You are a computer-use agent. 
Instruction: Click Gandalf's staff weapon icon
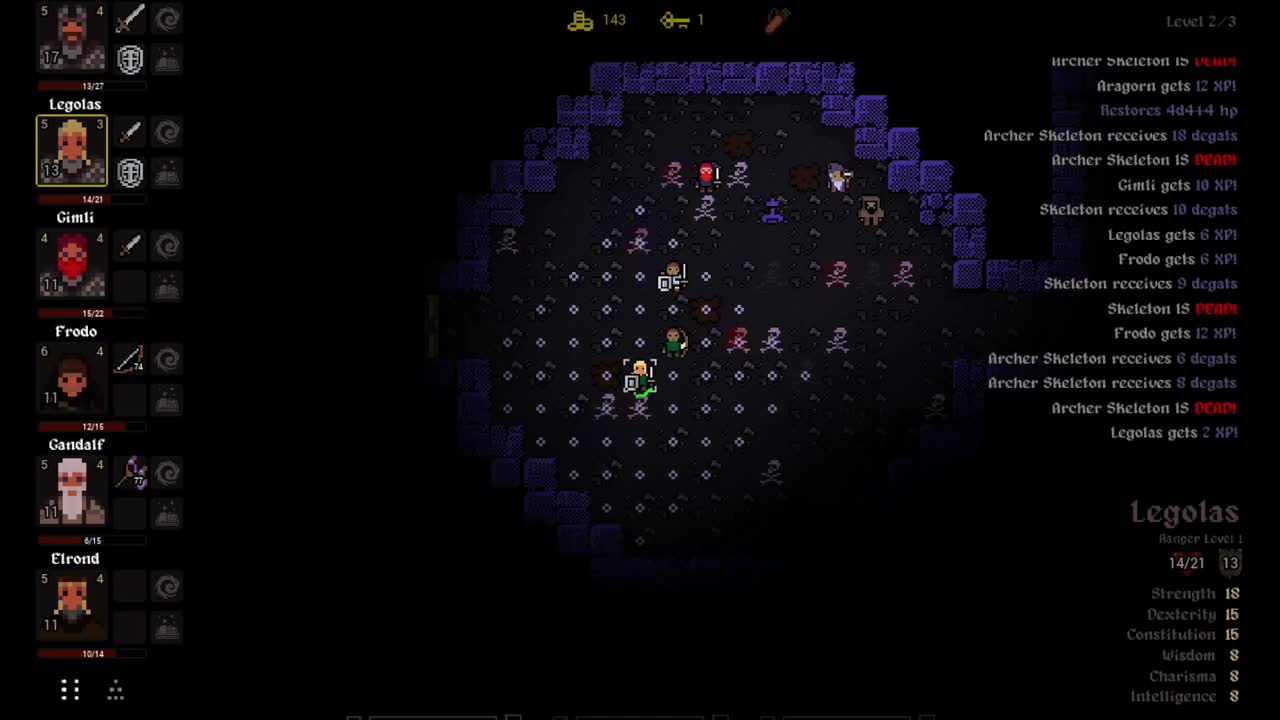tap(130, 473)
